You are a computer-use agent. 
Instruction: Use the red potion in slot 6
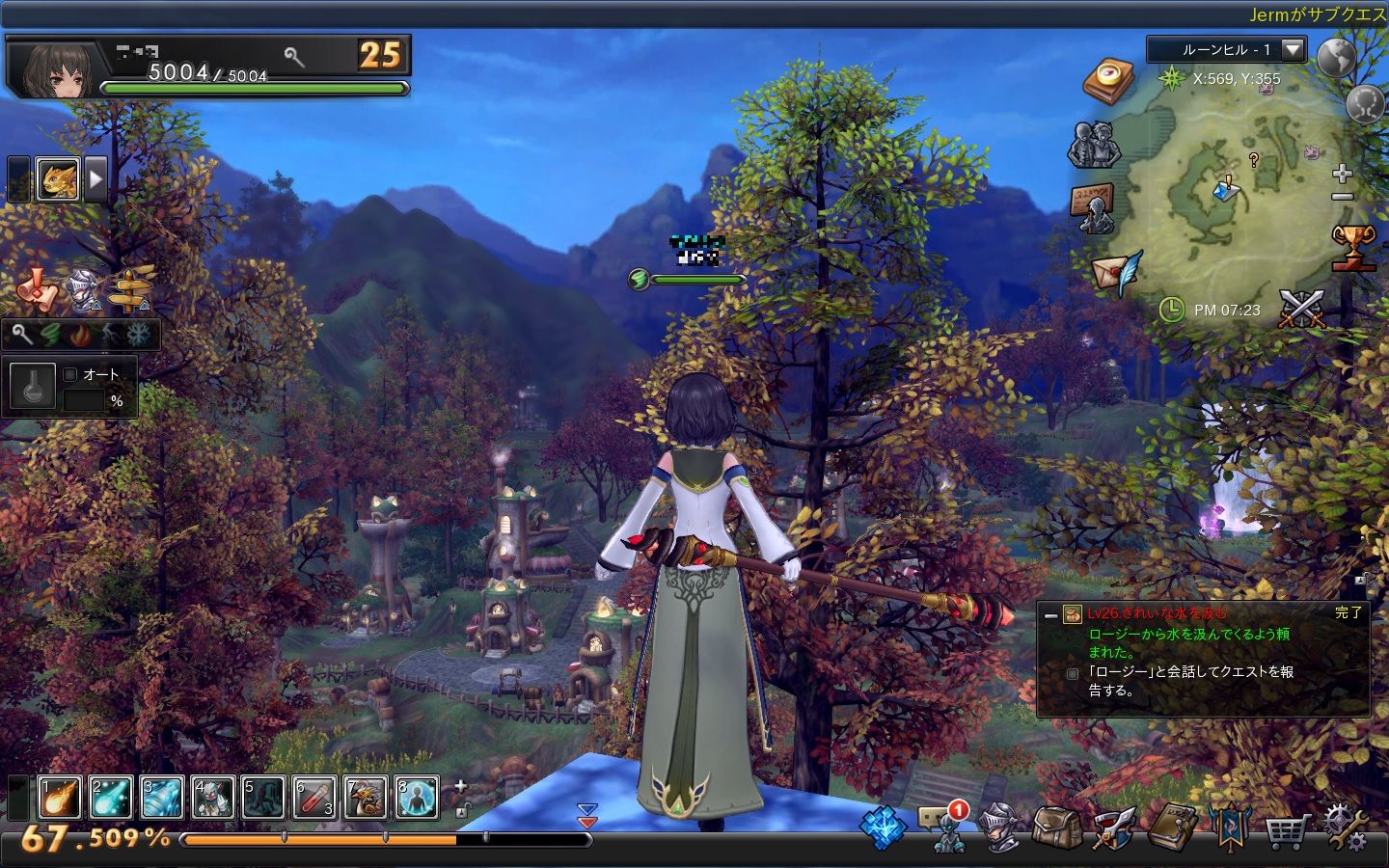coord(314,798)
